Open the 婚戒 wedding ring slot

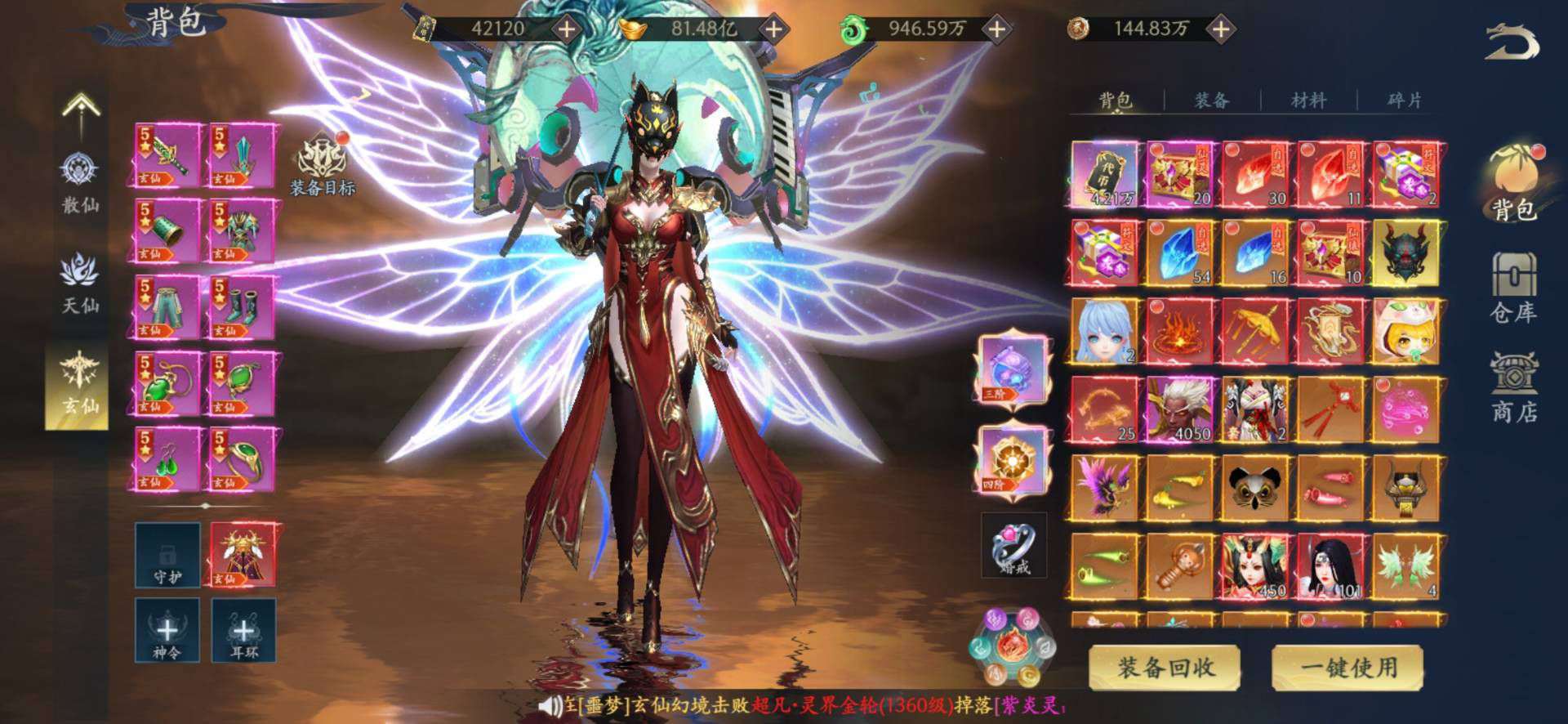[1013, 545]
